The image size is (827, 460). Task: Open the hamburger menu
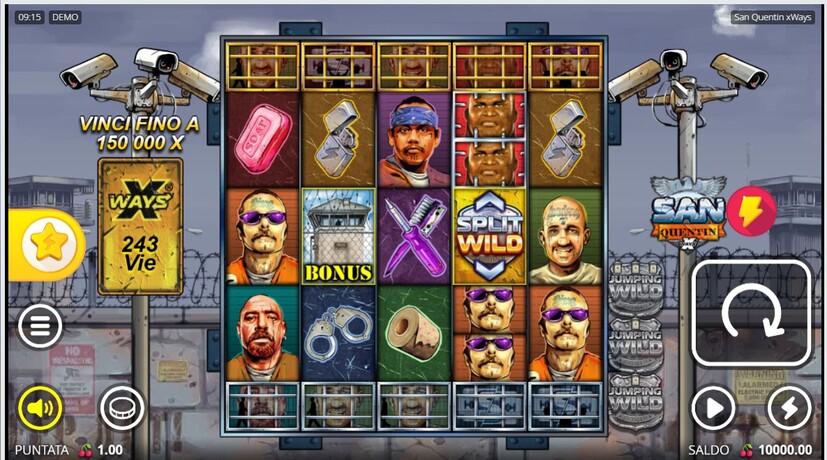[x=40, y=326]
